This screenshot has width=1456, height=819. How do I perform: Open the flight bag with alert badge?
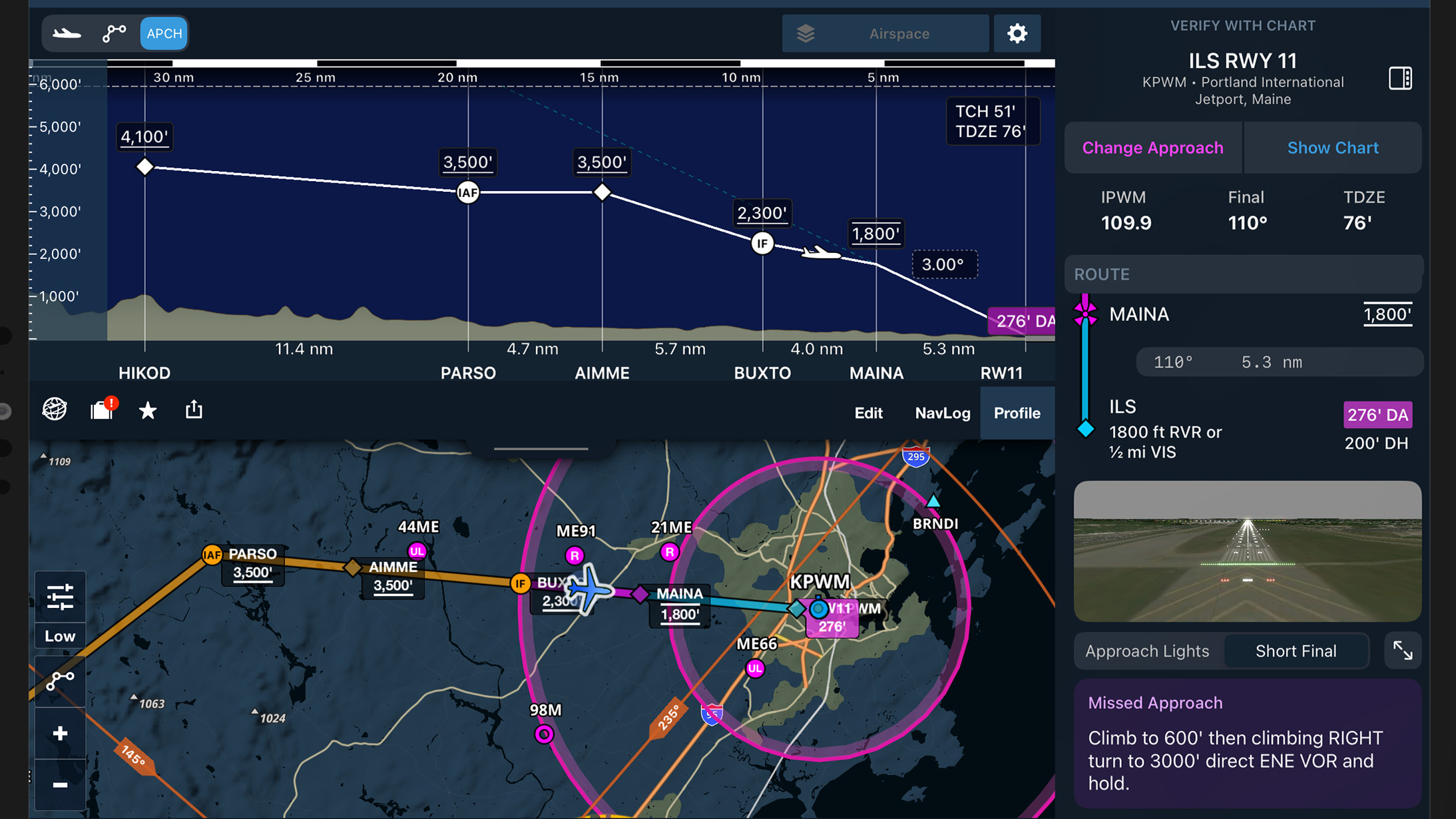pyautogui.click(x=101, y=411)
